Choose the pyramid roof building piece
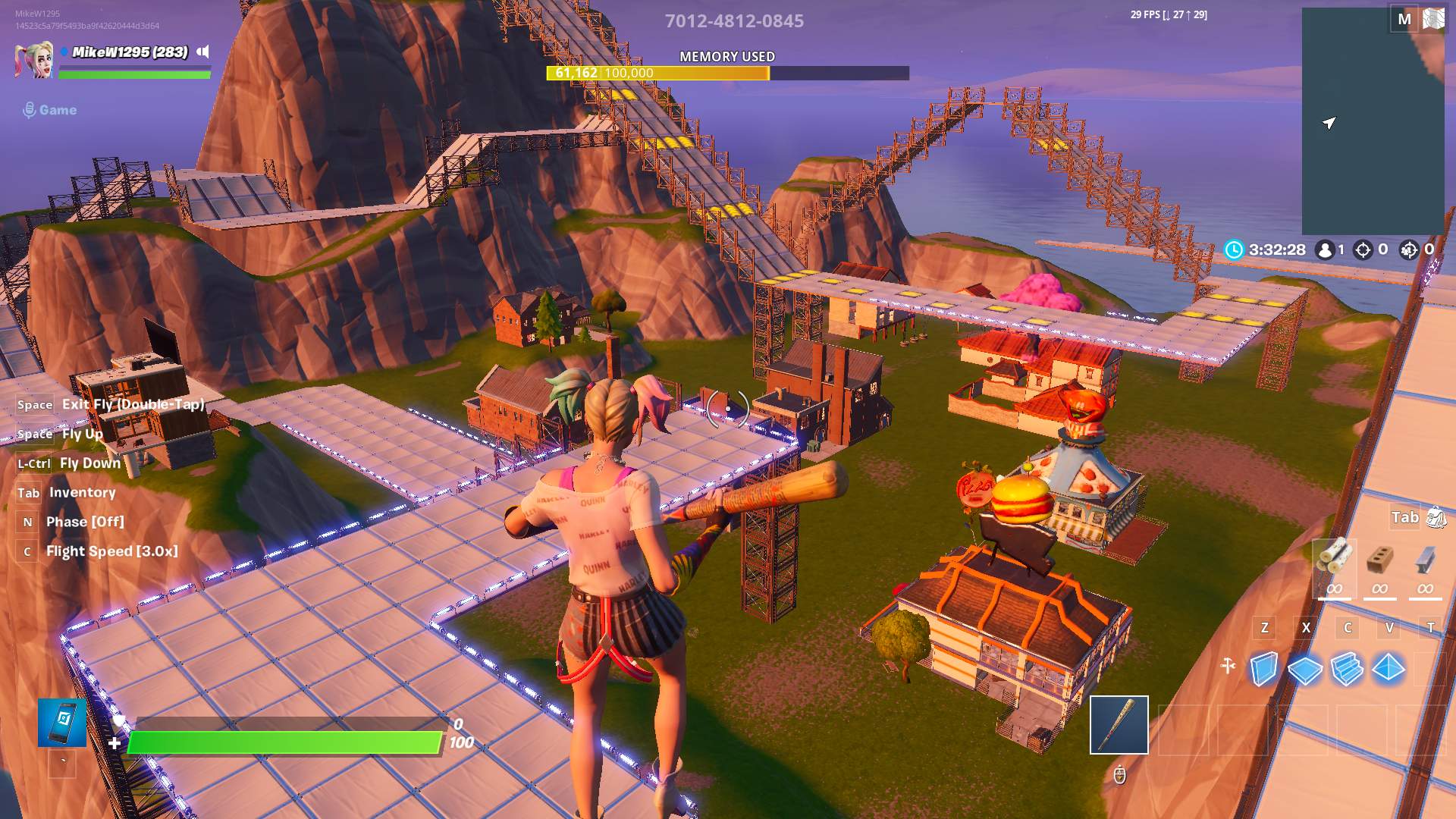 pyautogui.click(x=1389, y=668)
